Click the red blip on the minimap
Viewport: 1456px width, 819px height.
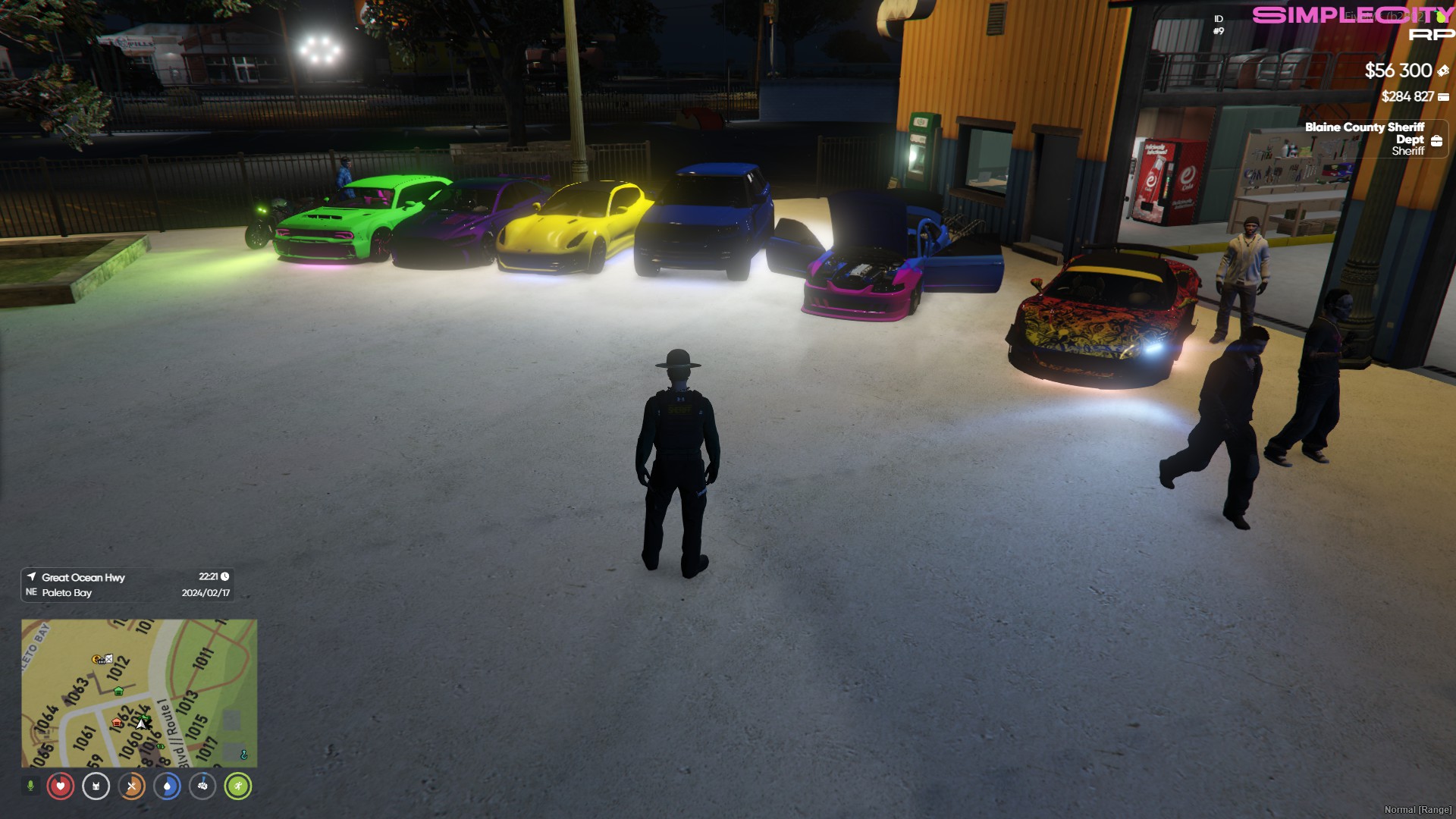click(x=116, y=723)
